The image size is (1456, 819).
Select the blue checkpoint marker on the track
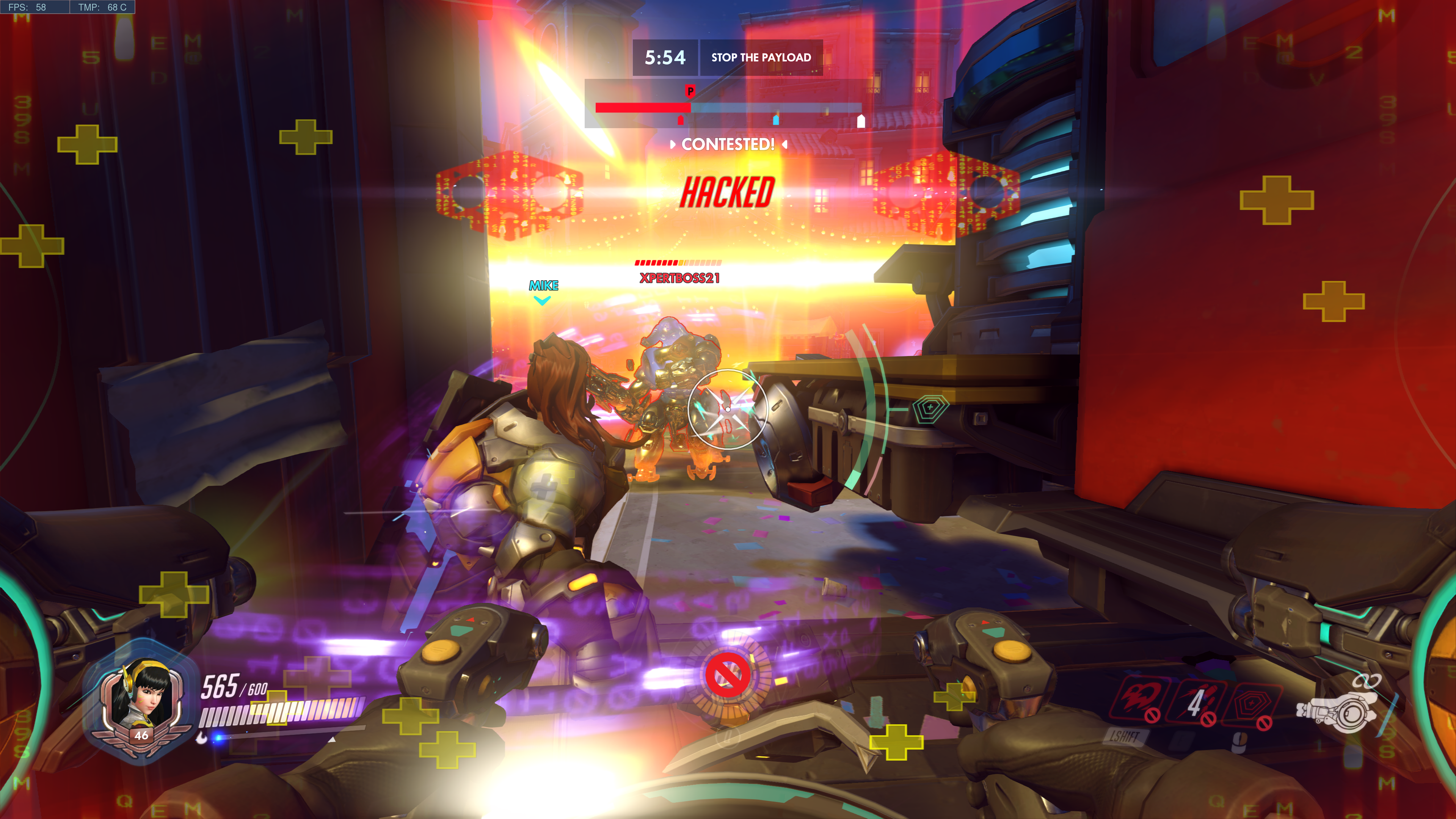[x=776, y=119]
